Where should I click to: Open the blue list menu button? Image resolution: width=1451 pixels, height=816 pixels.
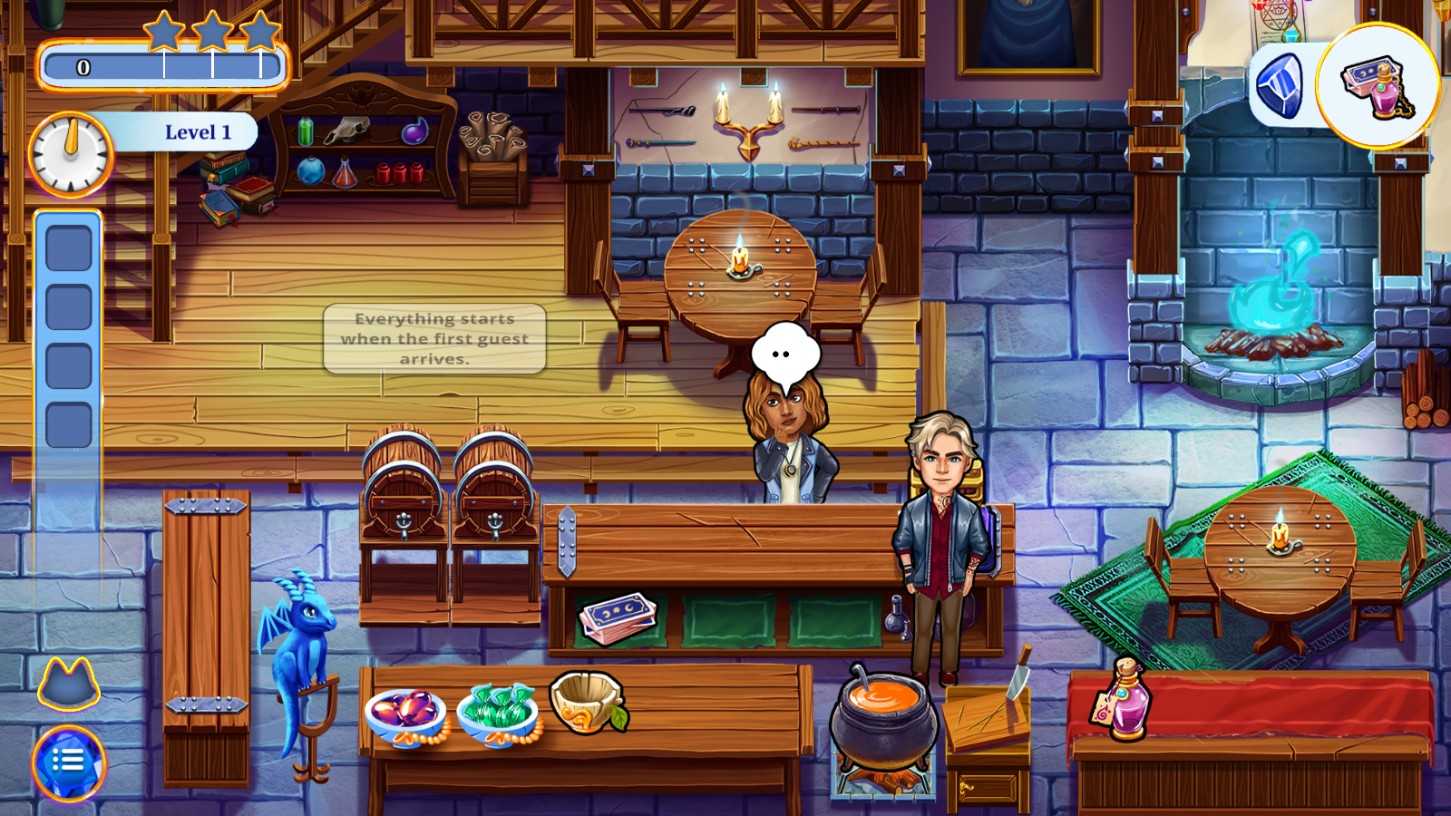tap(68, 762)
